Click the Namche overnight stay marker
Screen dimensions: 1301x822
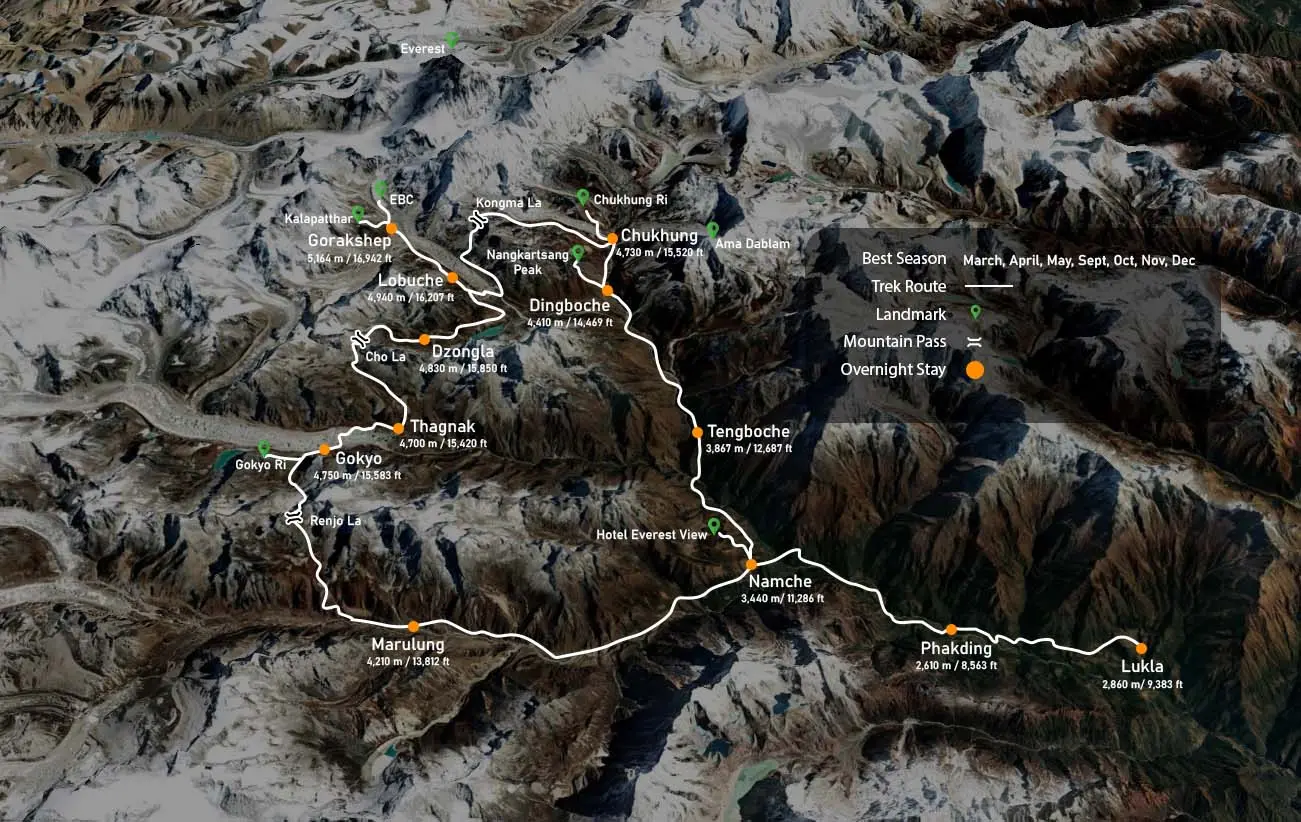coord(751,564)
